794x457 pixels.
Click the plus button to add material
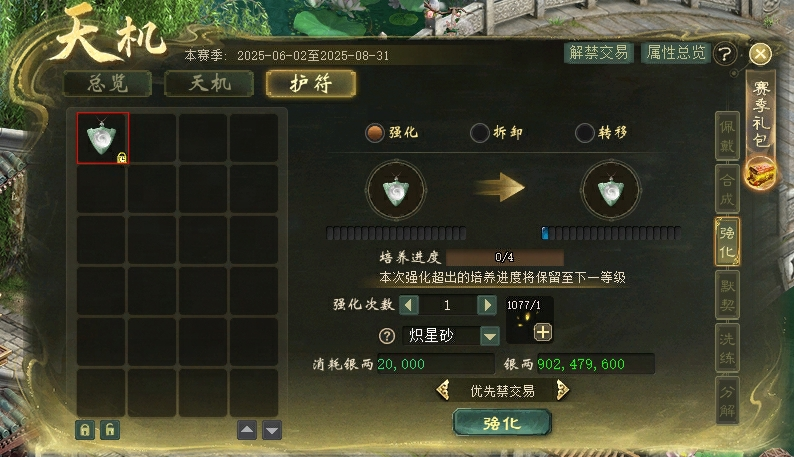542,332
